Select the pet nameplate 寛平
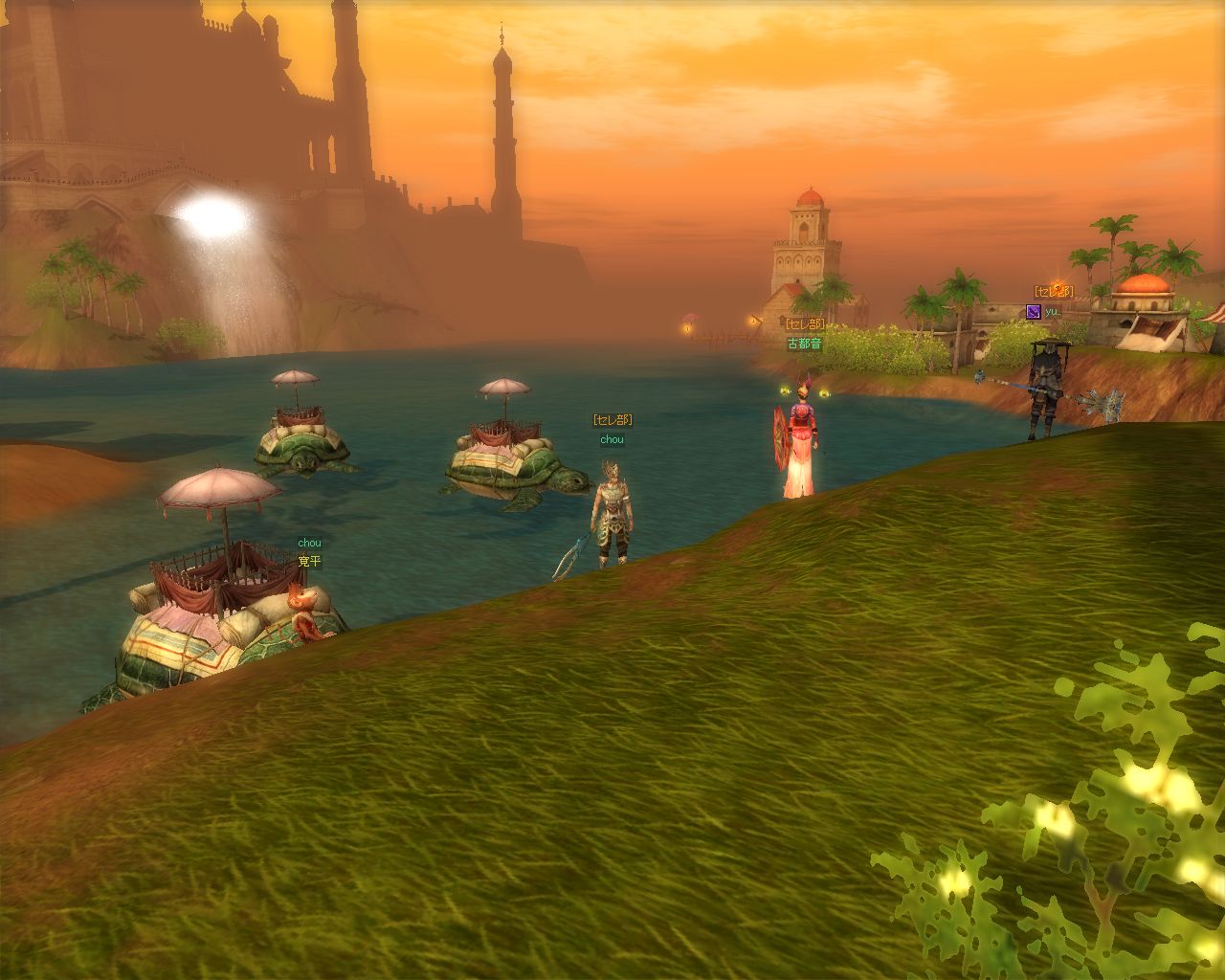 point(309,562)
